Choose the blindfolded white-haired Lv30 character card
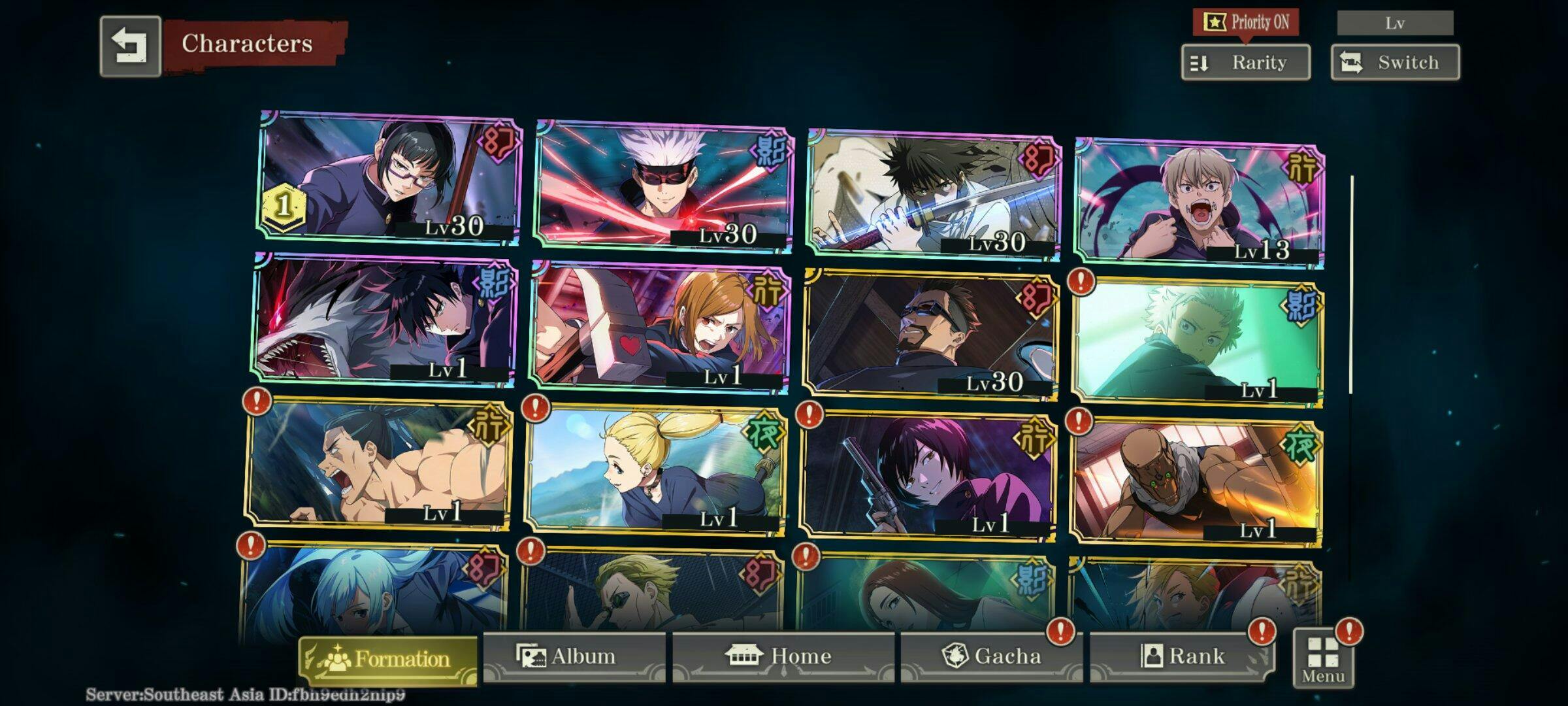This screenshot has height=706, width=1568. [664, 186]
